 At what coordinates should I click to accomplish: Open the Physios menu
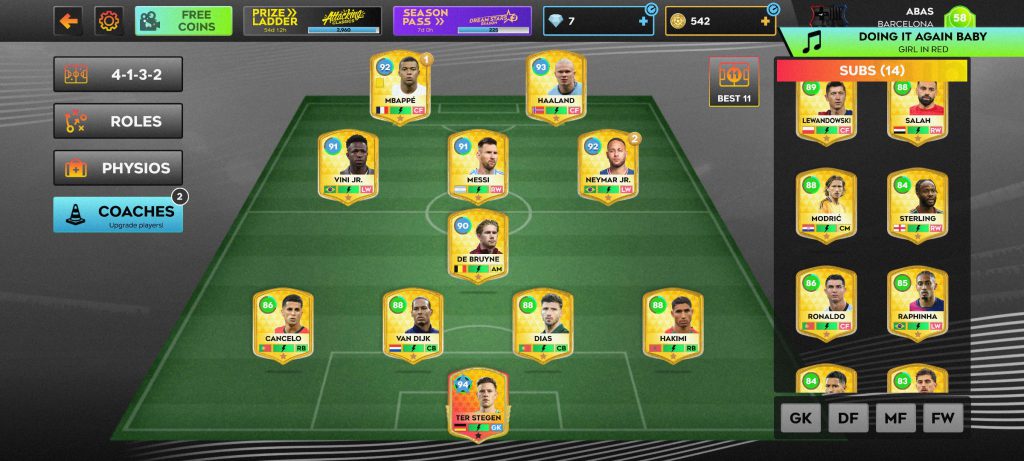tap(118, 167)
